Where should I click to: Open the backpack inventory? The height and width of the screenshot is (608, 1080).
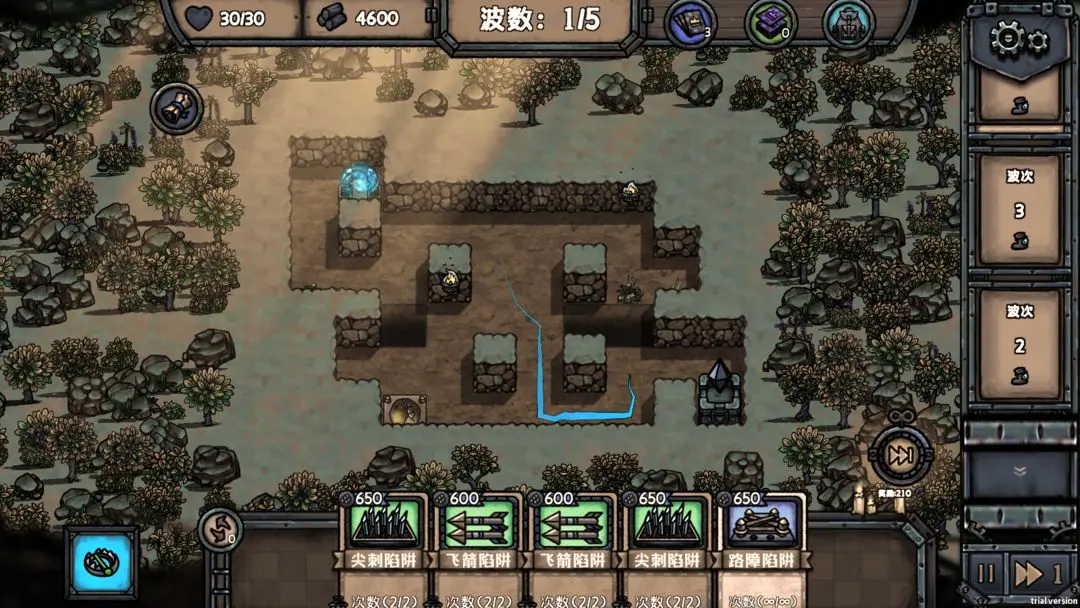coord(848,23)
